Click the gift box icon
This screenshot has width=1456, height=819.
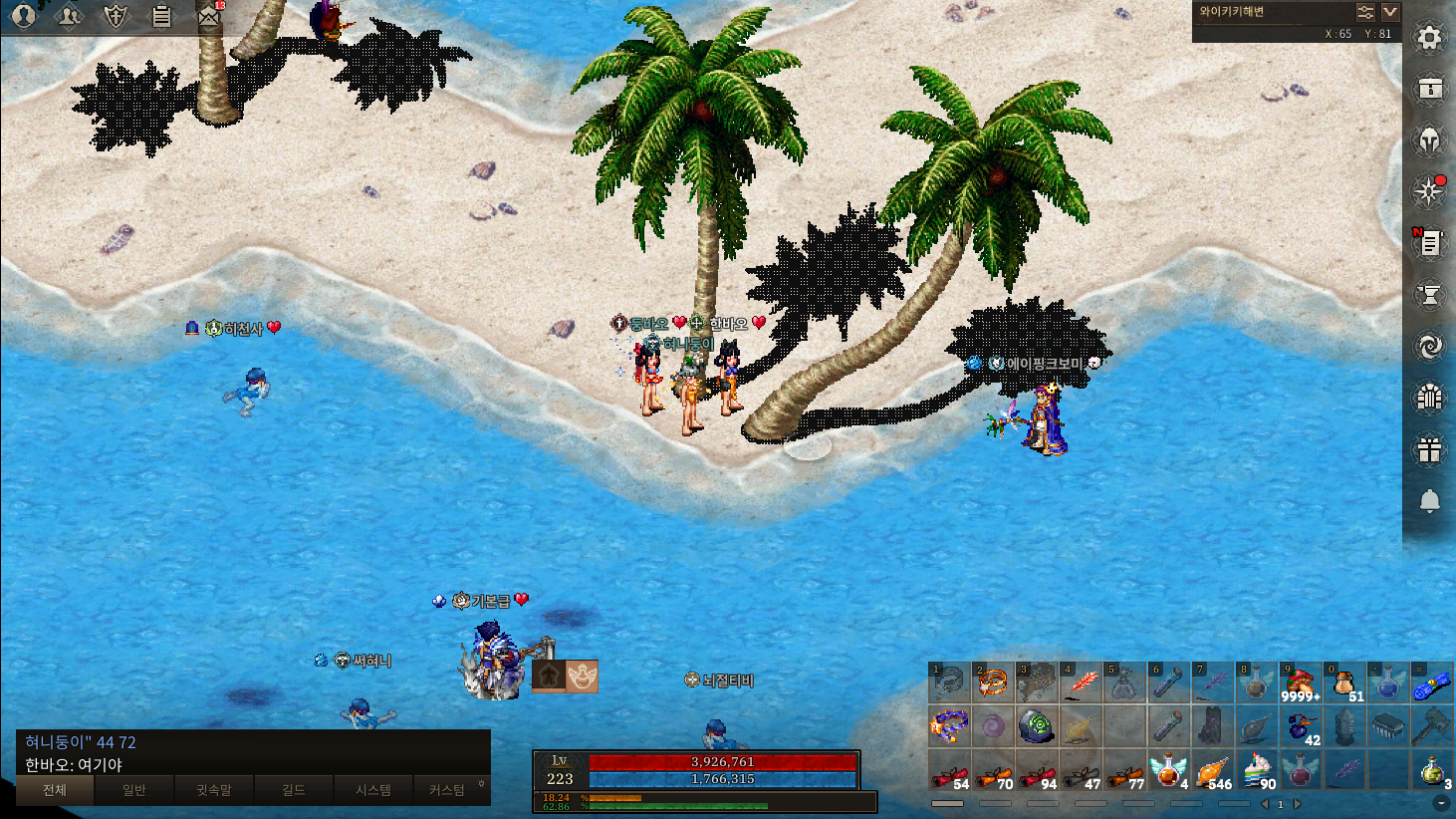[x=1429, y=450]
